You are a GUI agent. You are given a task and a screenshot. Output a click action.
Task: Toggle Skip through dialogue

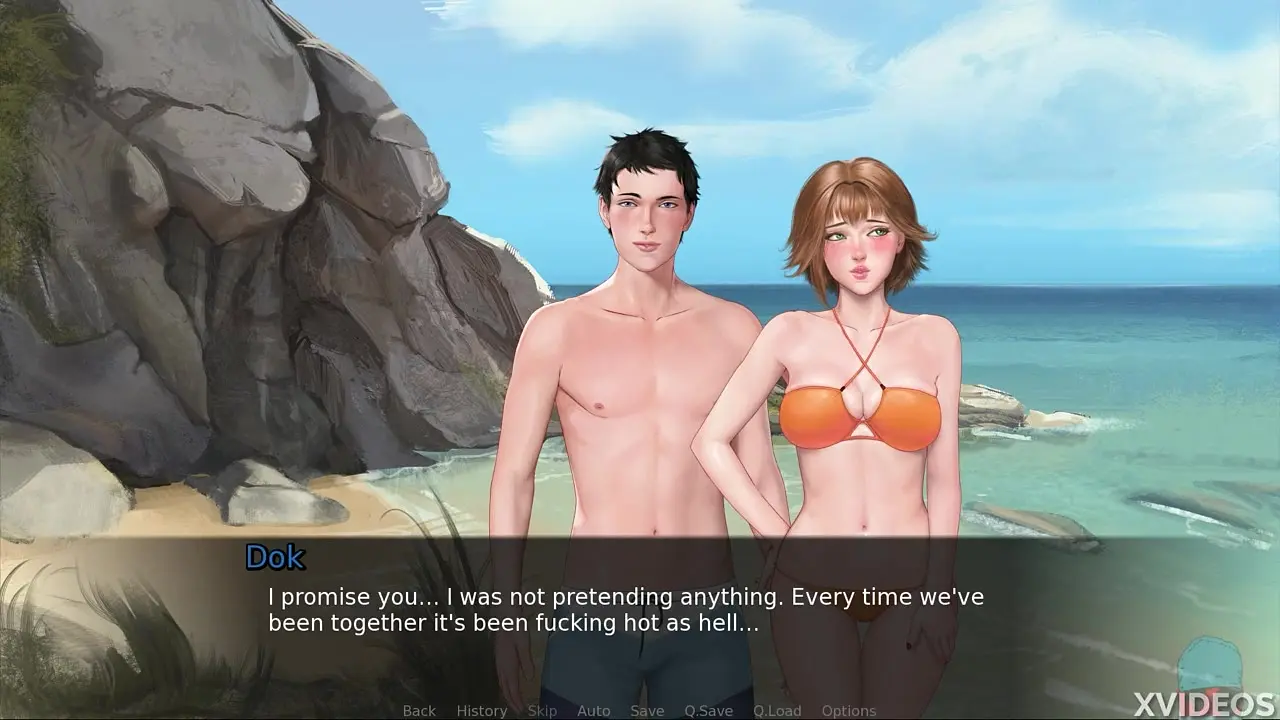pyautogui.click(x=542, y=711)
